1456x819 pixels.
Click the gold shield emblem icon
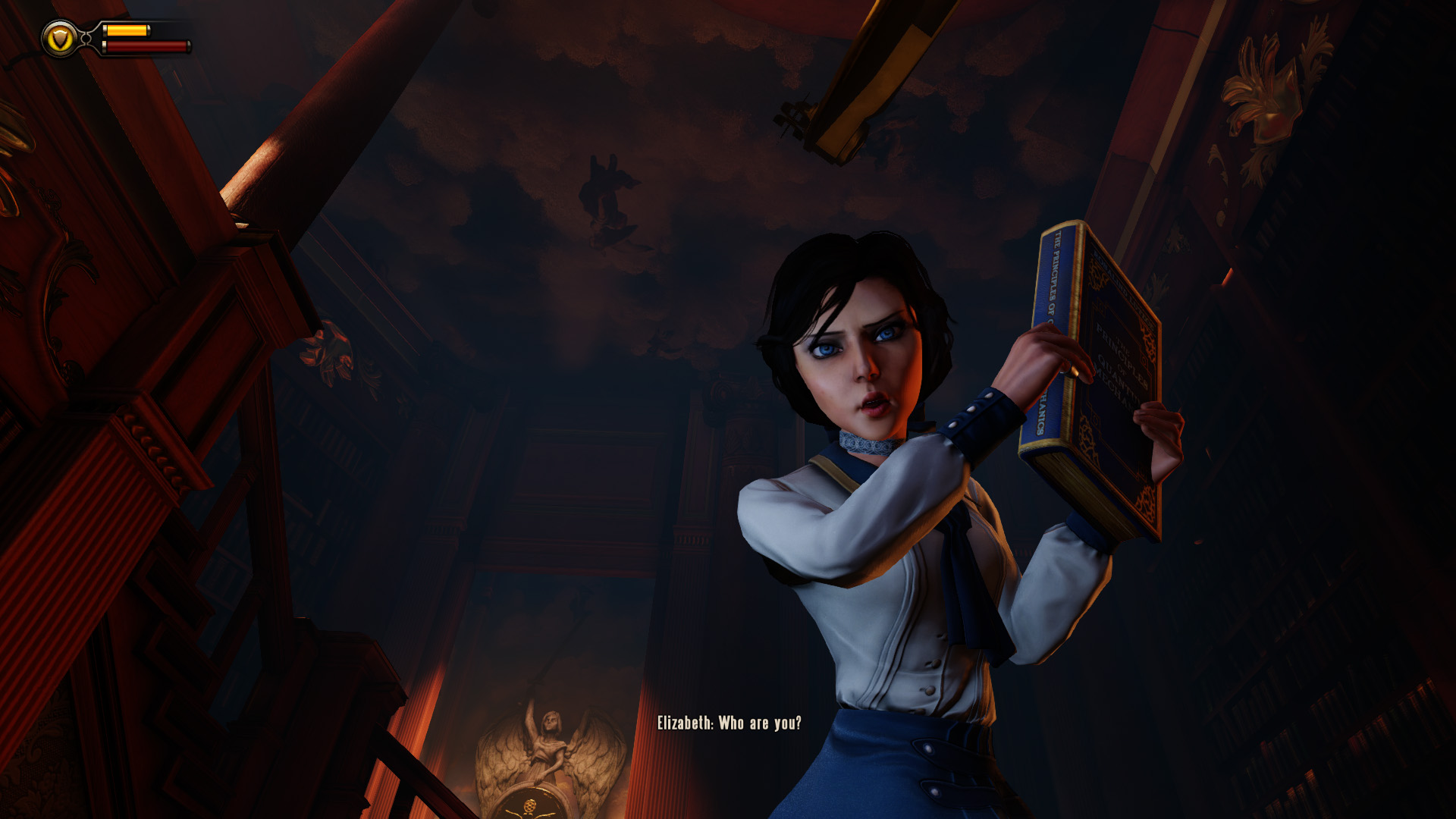click(x=60, y=38)
